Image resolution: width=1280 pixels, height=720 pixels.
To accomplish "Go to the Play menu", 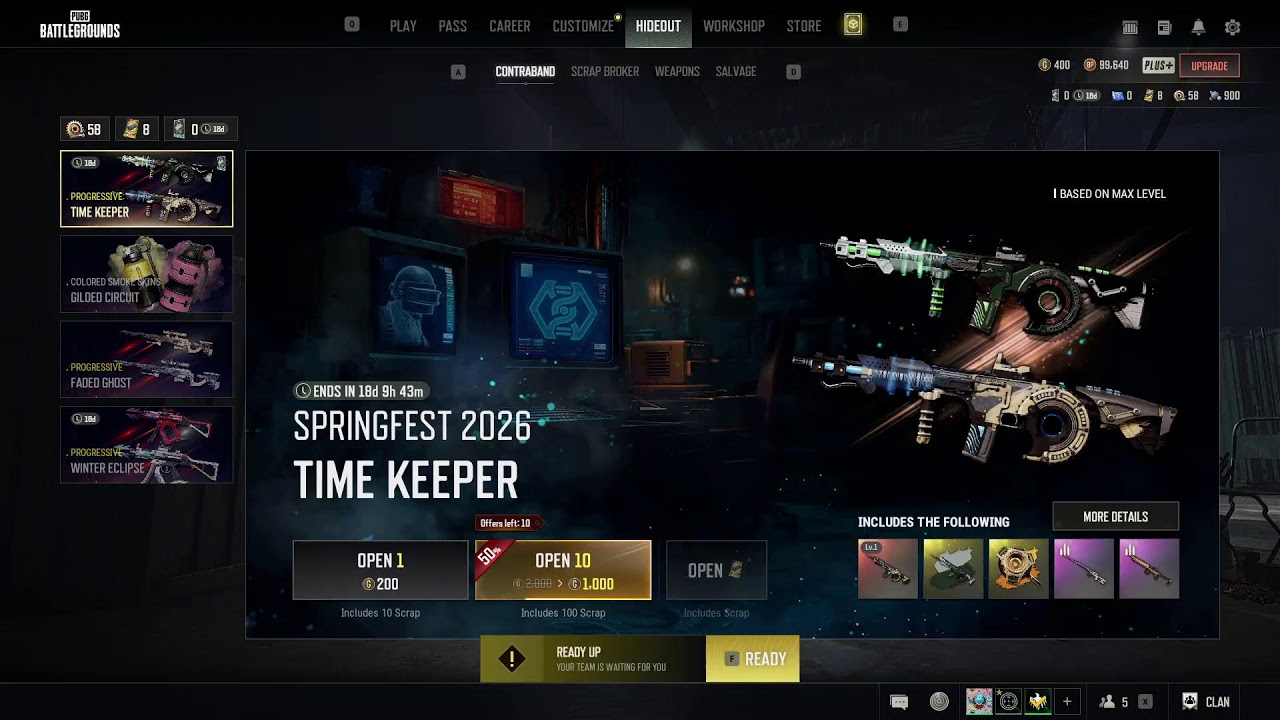I will click(403, 26).
